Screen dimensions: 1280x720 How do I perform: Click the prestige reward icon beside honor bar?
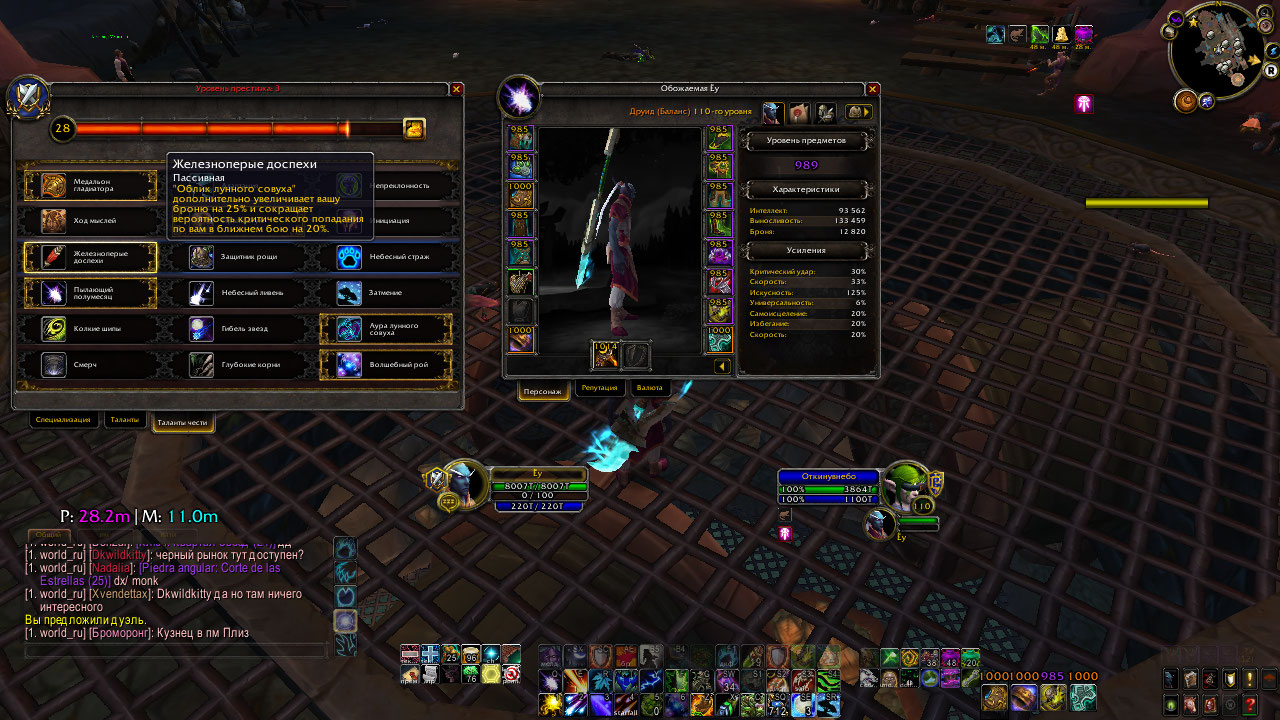click(414, 129)
